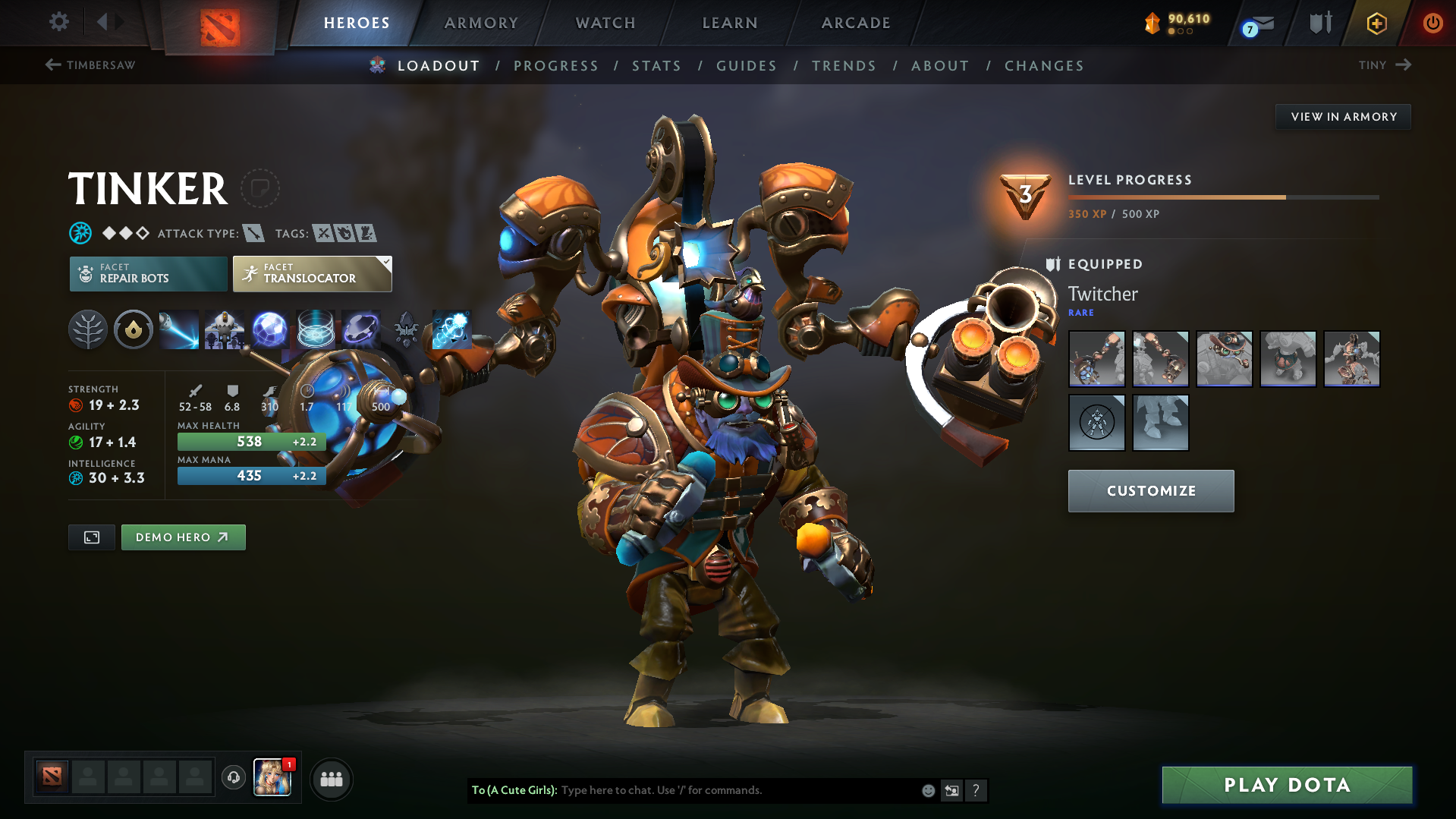Click the DEMO HERO button

(183, 537)
